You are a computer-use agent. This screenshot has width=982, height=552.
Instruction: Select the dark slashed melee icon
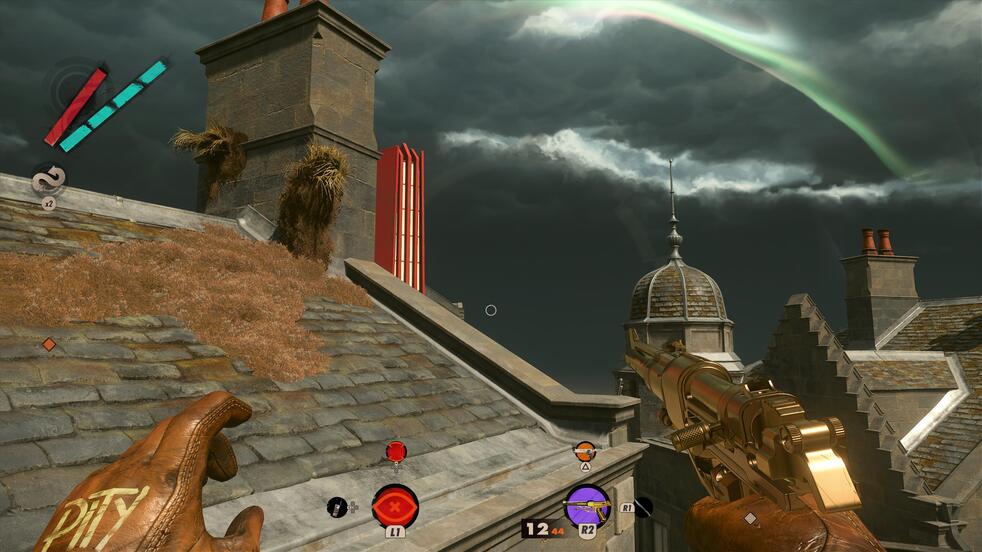[x=643, y=506]
